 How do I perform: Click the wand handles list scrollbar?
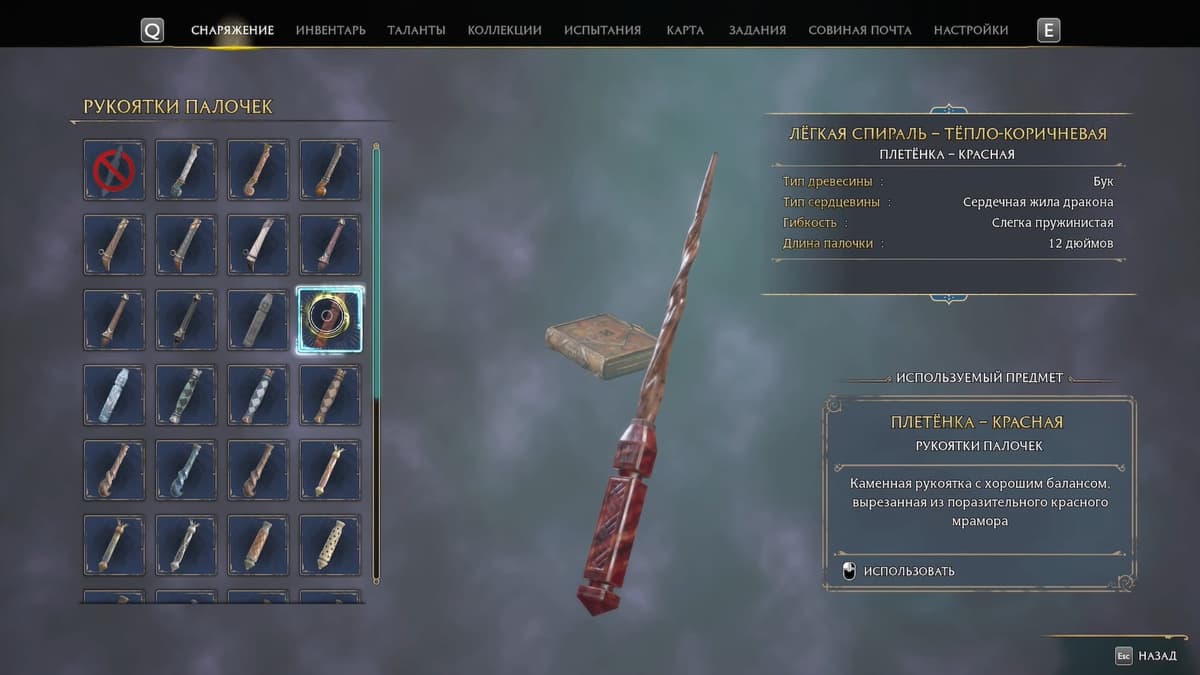click(376, 360)
